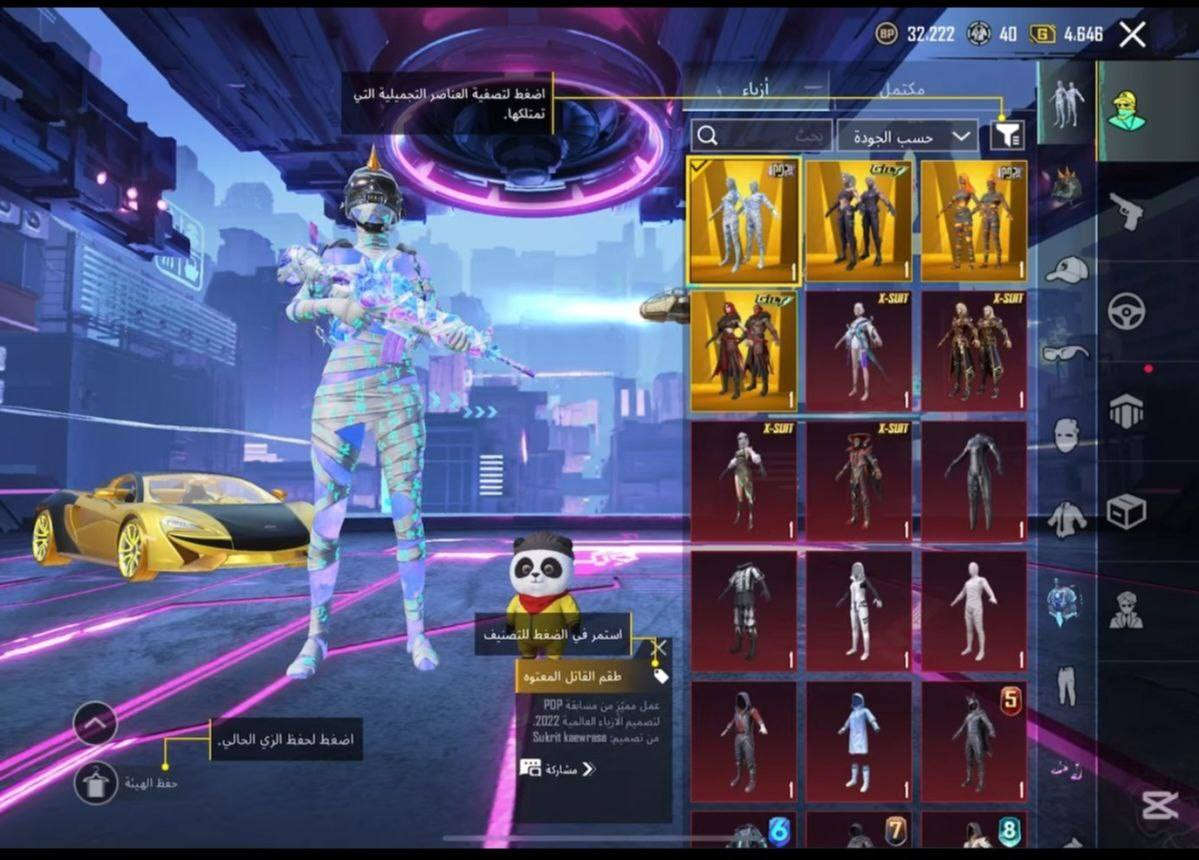This screenshot has width=1199, height=860.
Task: Open the outfit filter funnel button
Action: pyautogui.click(x=1007, y=136)
